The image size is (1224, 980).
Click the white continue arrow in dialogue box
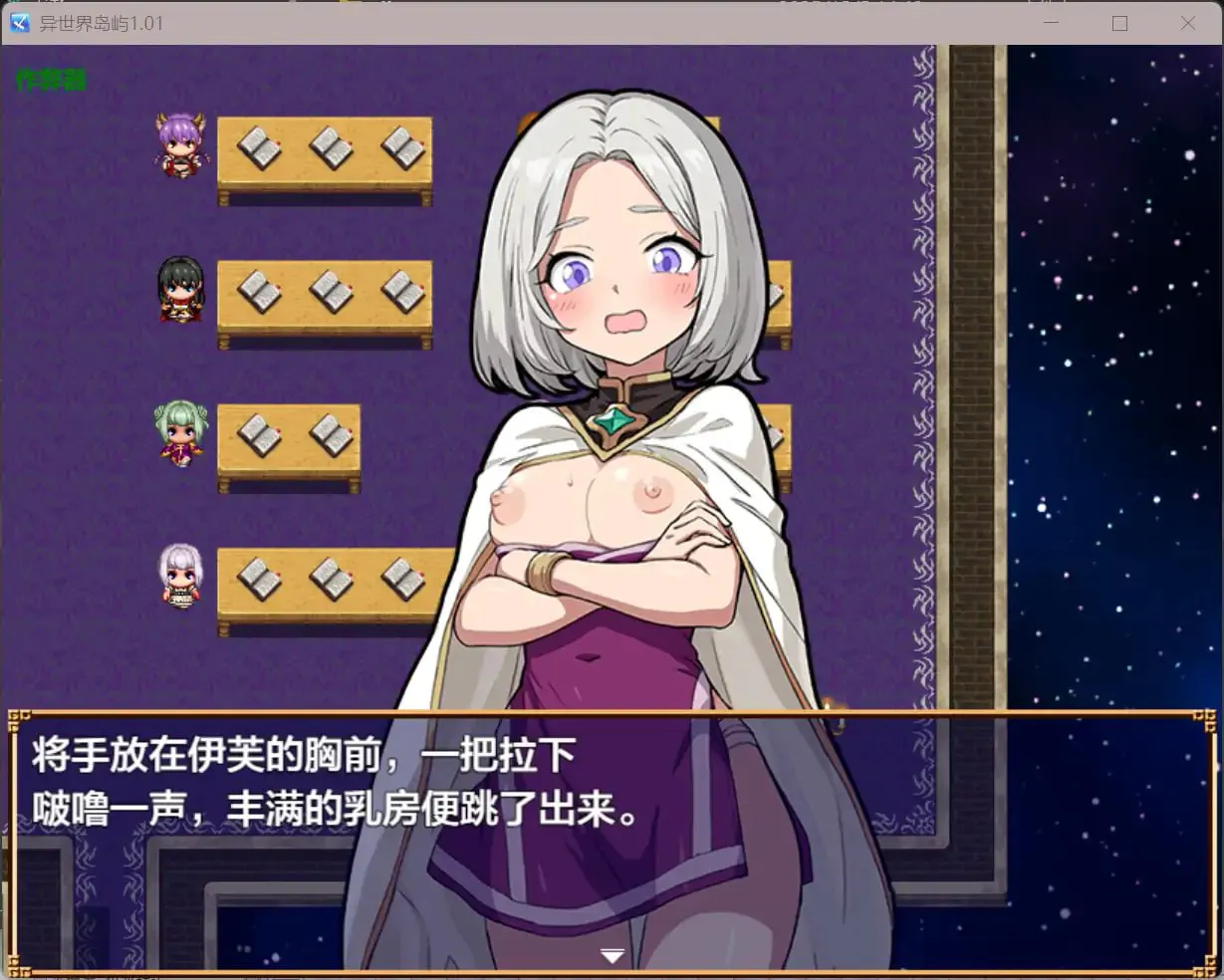[x=612, y=956]
